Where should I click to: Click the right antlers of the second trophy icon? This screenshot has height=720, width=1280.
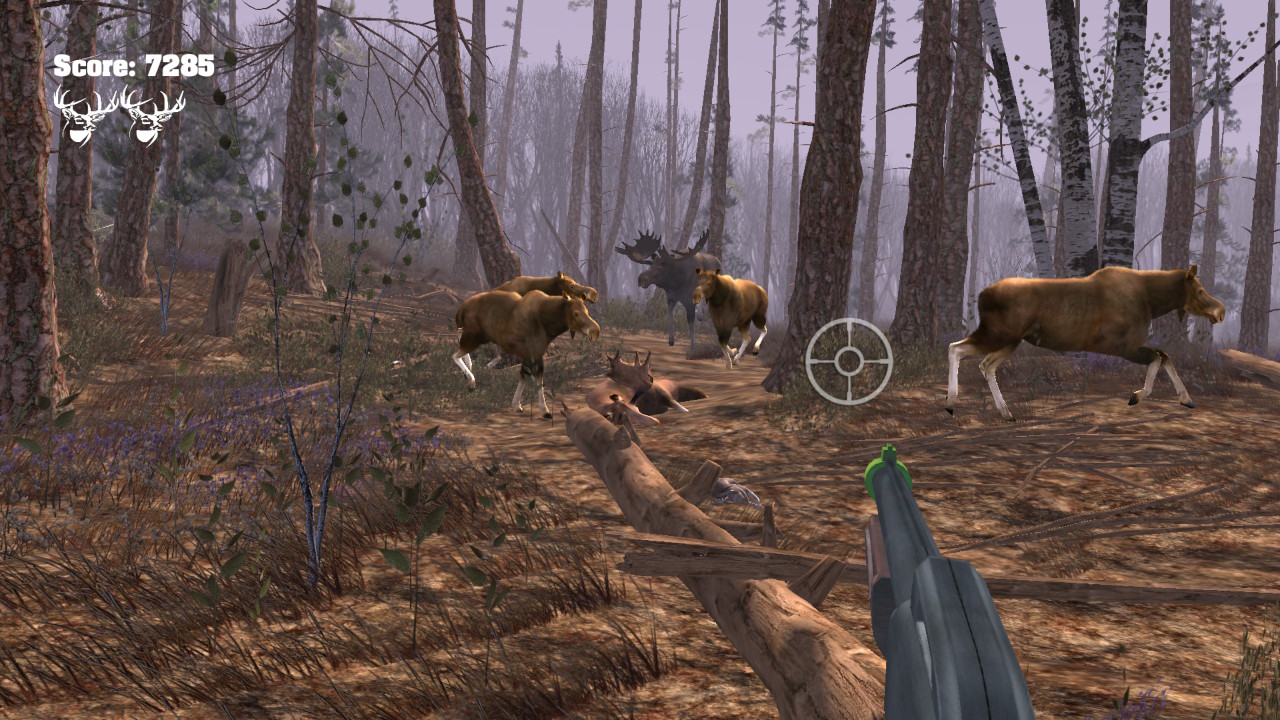173,103
